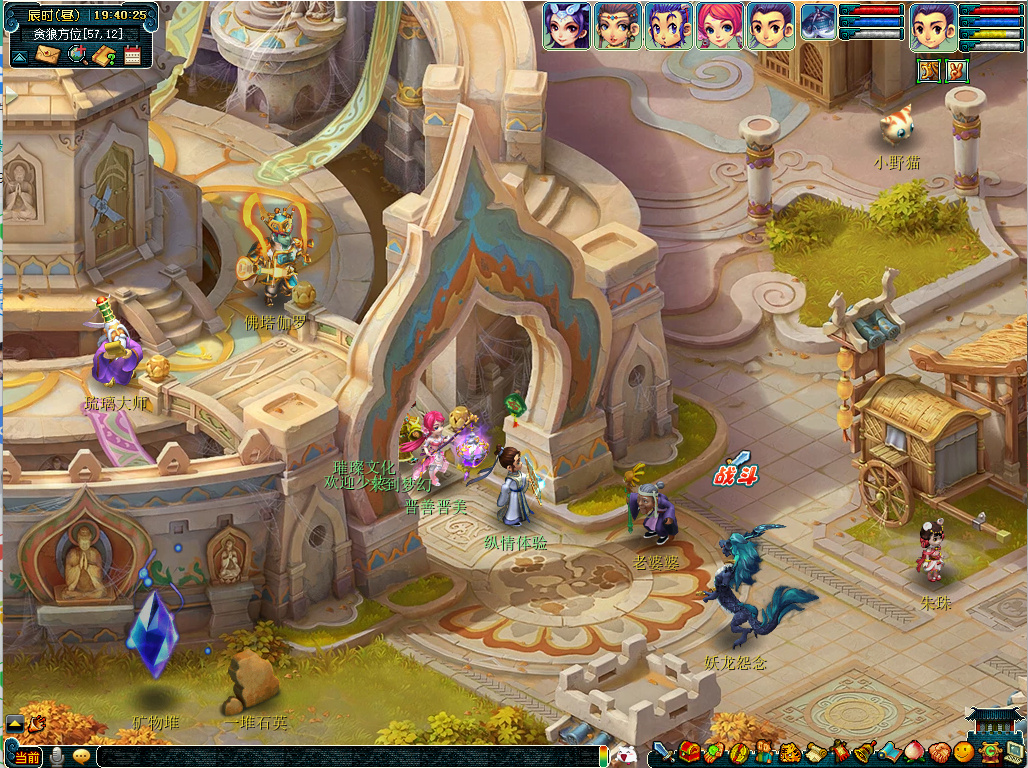1028x768 pixels.
Task: Click the chat input box
Action: [x=350, y=756]
